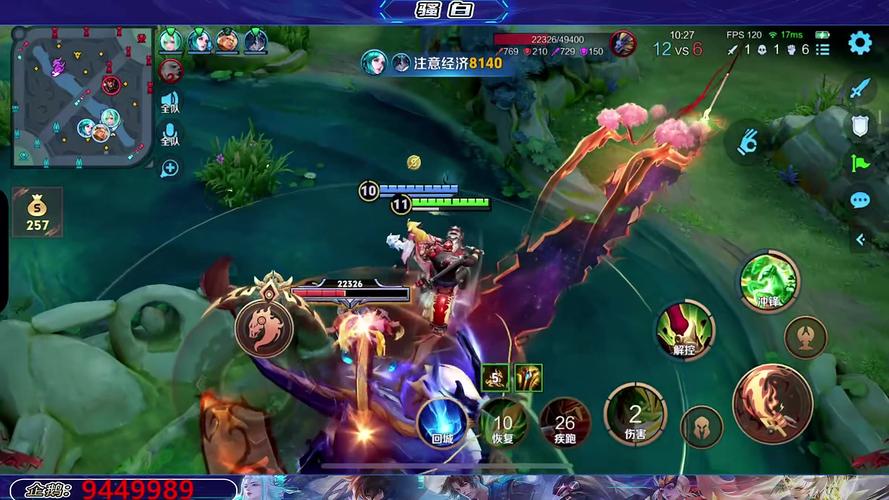Use the 疾跑 sprint spell
The width and height of the screenshot is (889, 500).
pos(565,421)
